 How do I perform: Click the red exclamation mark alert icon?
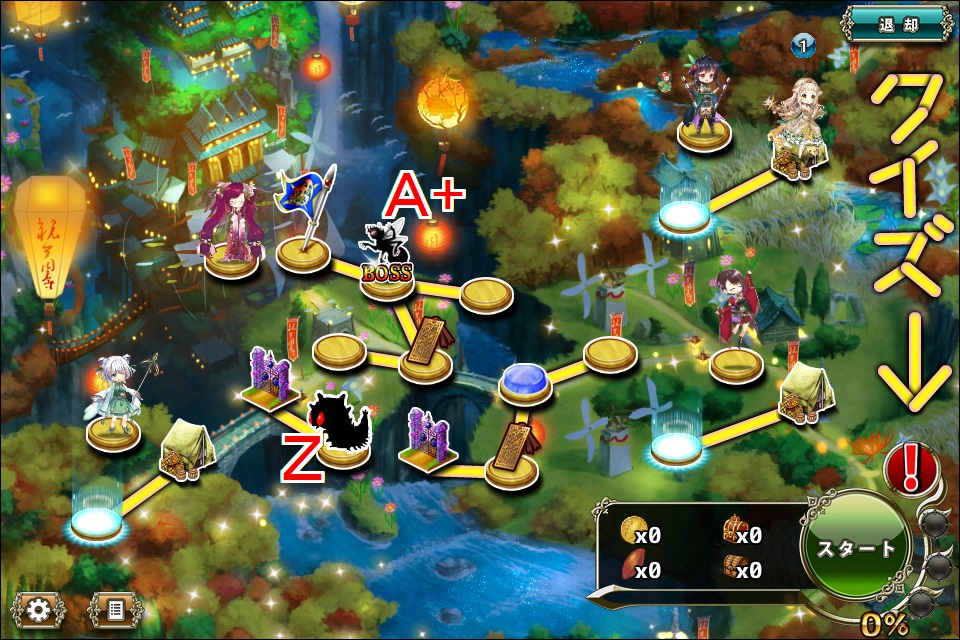pos(909,467)
